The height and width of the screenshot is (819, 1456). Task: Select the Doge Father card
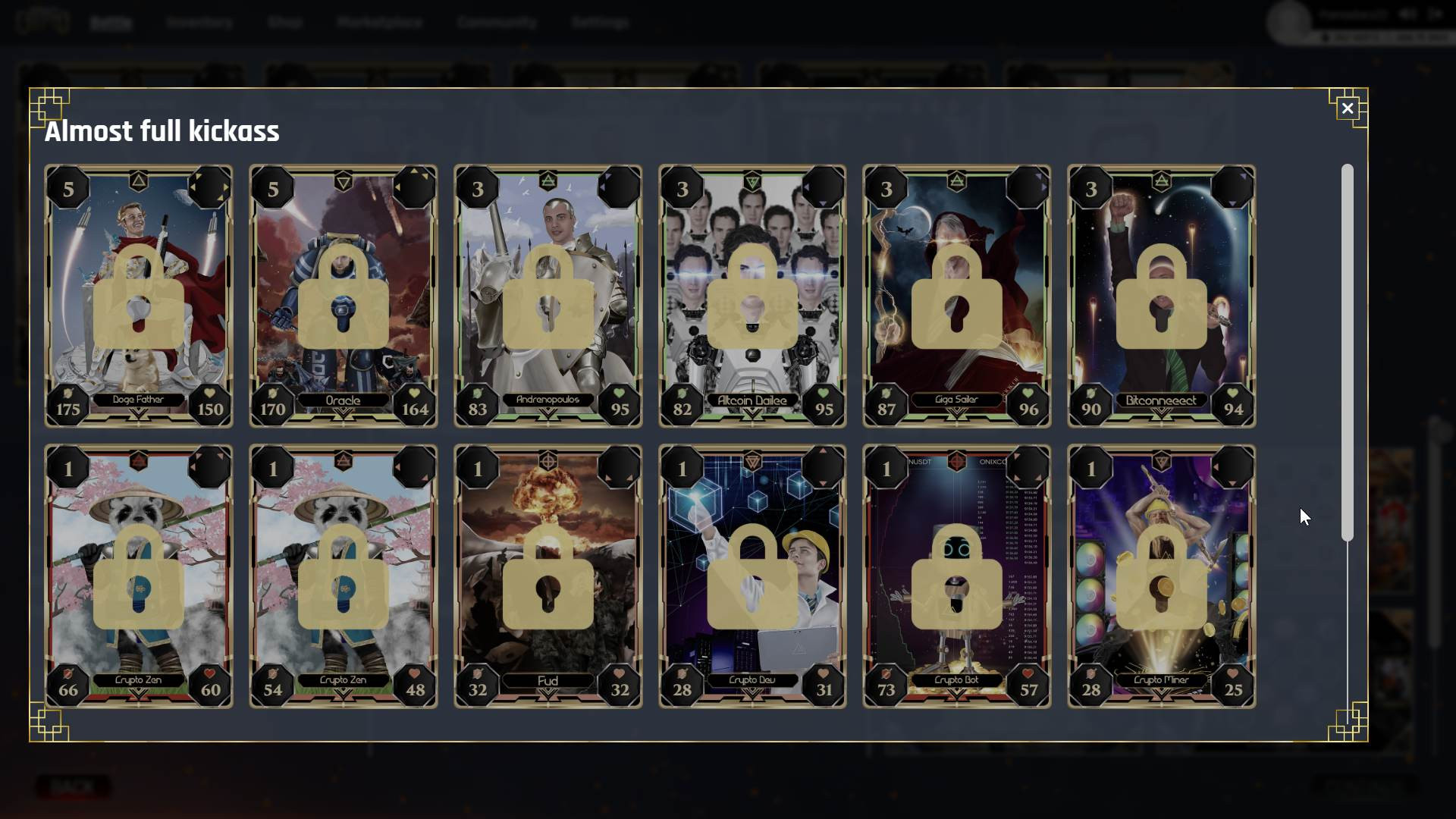(139, 296)
